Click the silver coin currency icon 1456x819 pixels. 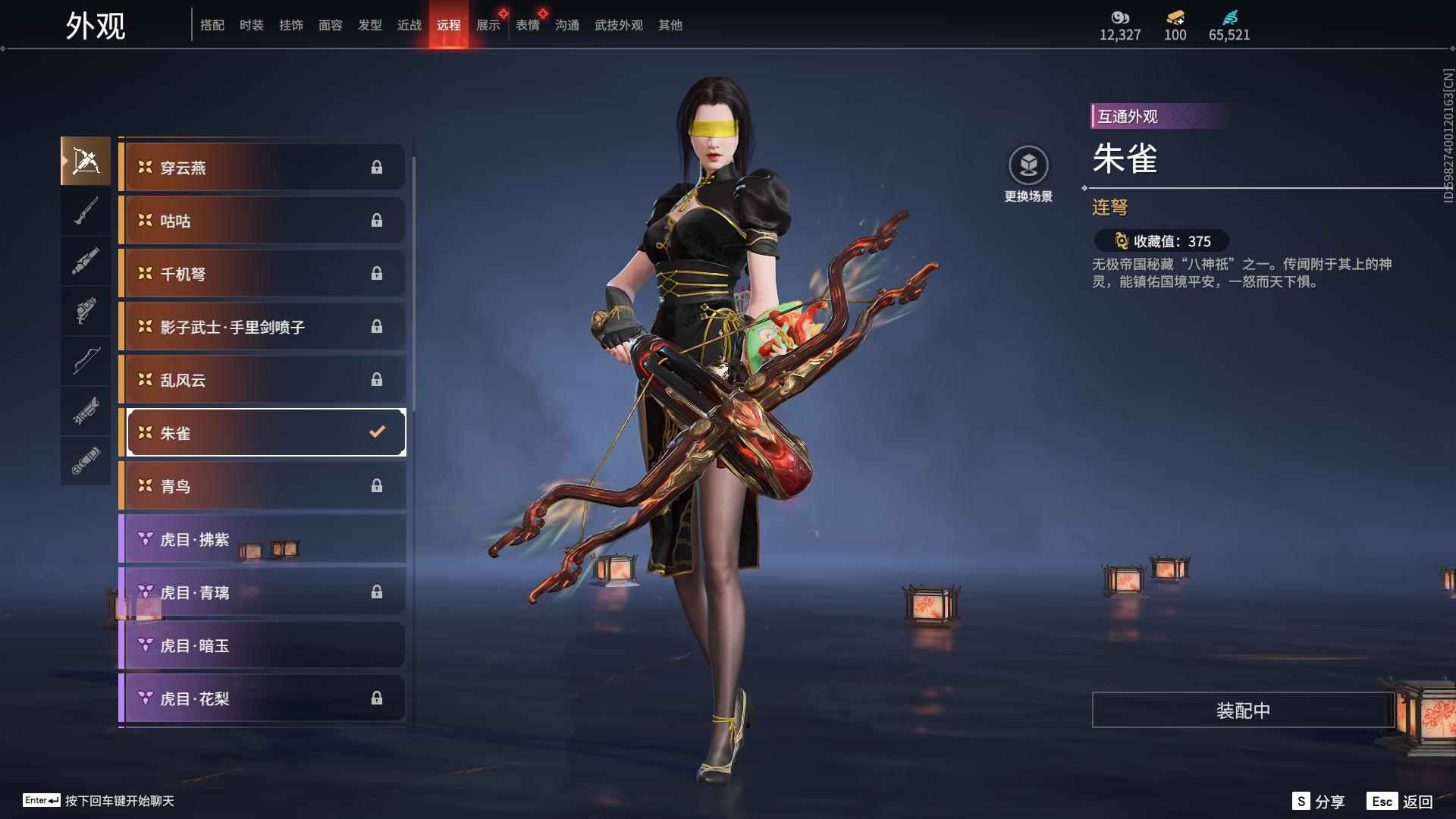pos(1120,17)
